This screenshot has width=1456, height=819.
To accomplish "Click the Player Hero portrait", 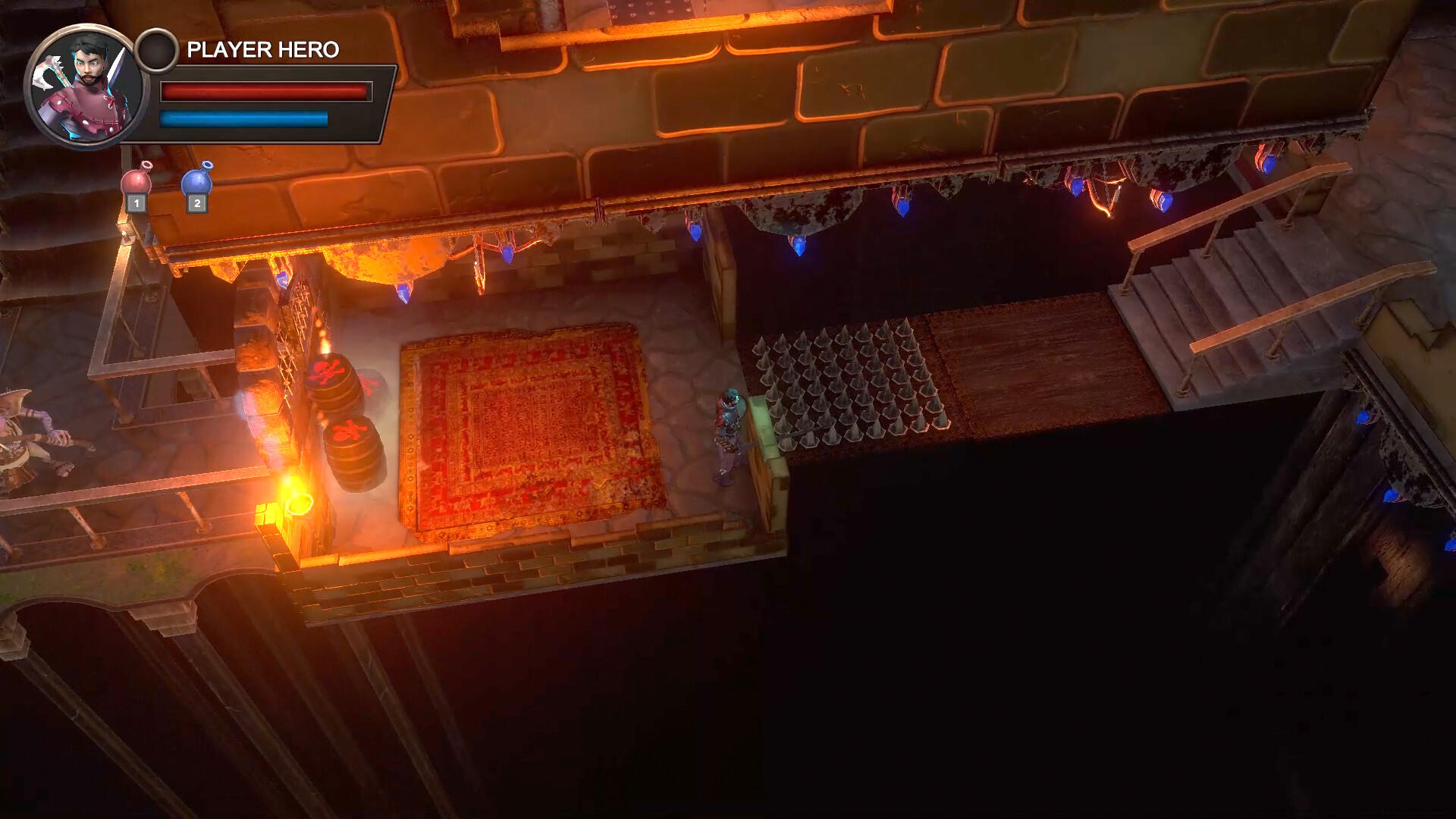I will (87, 87).
